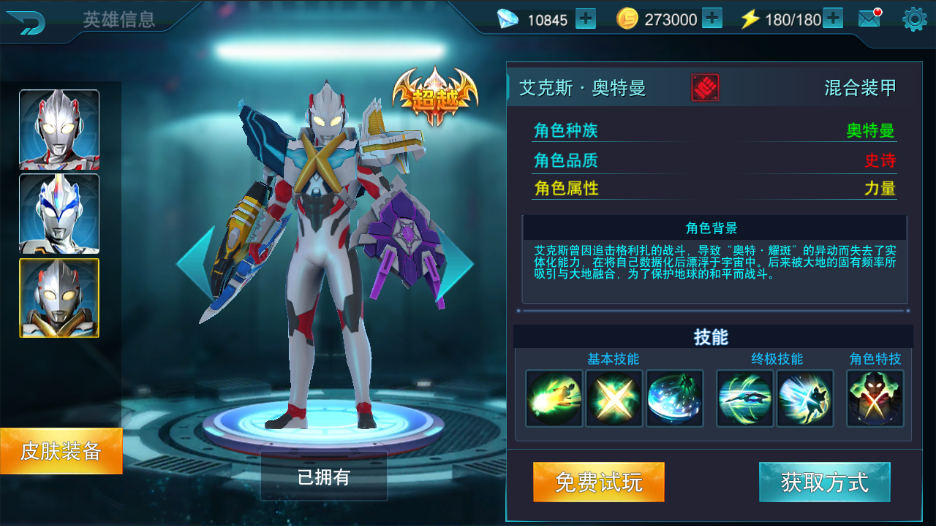The image size is (936, 526).
Task: Select the blue and white Ultraman portrait
Action: [x=59, y=213]
